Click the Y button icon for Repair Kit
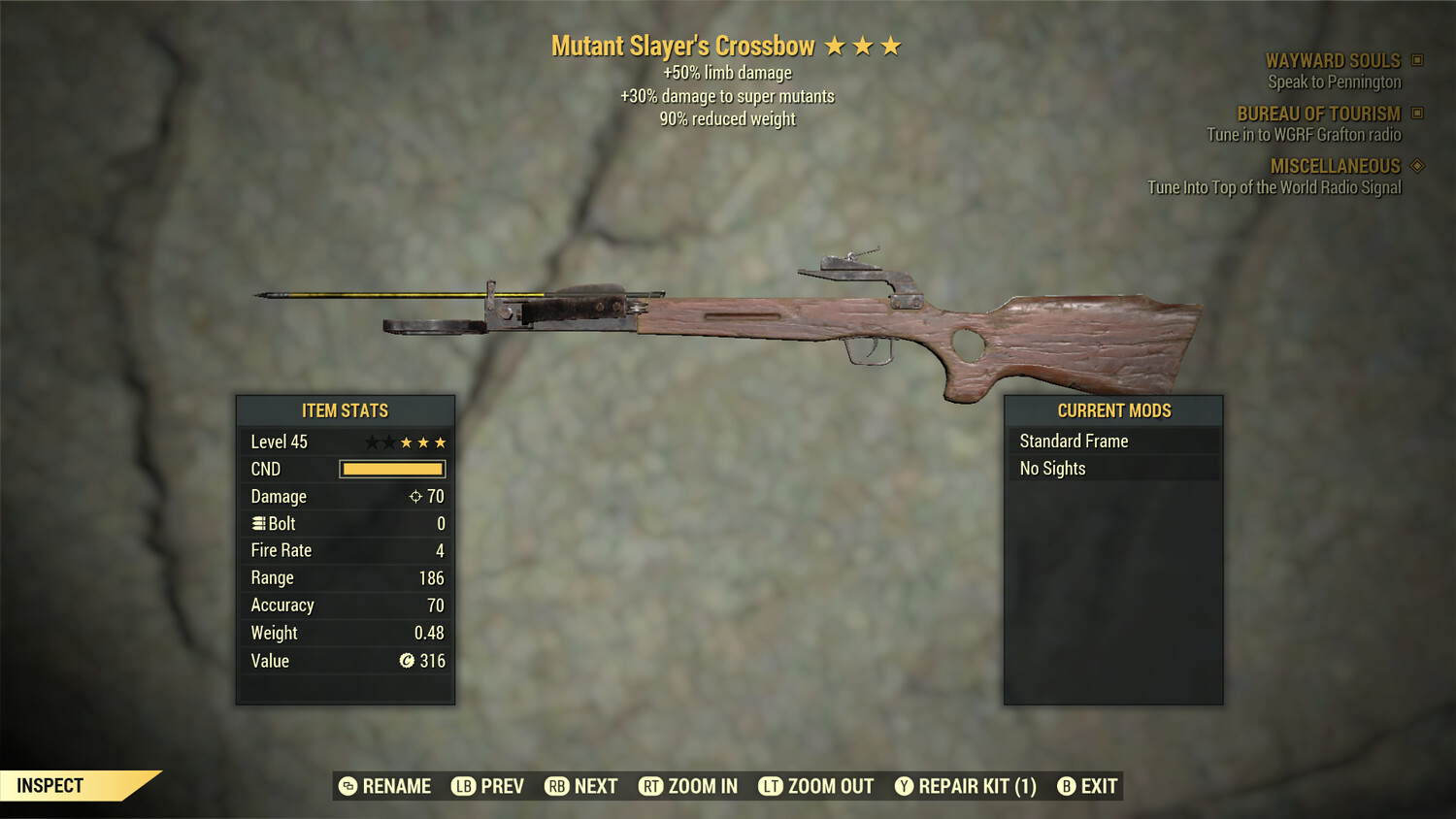This screenshot has height=819, width=1456. [903, 786]
